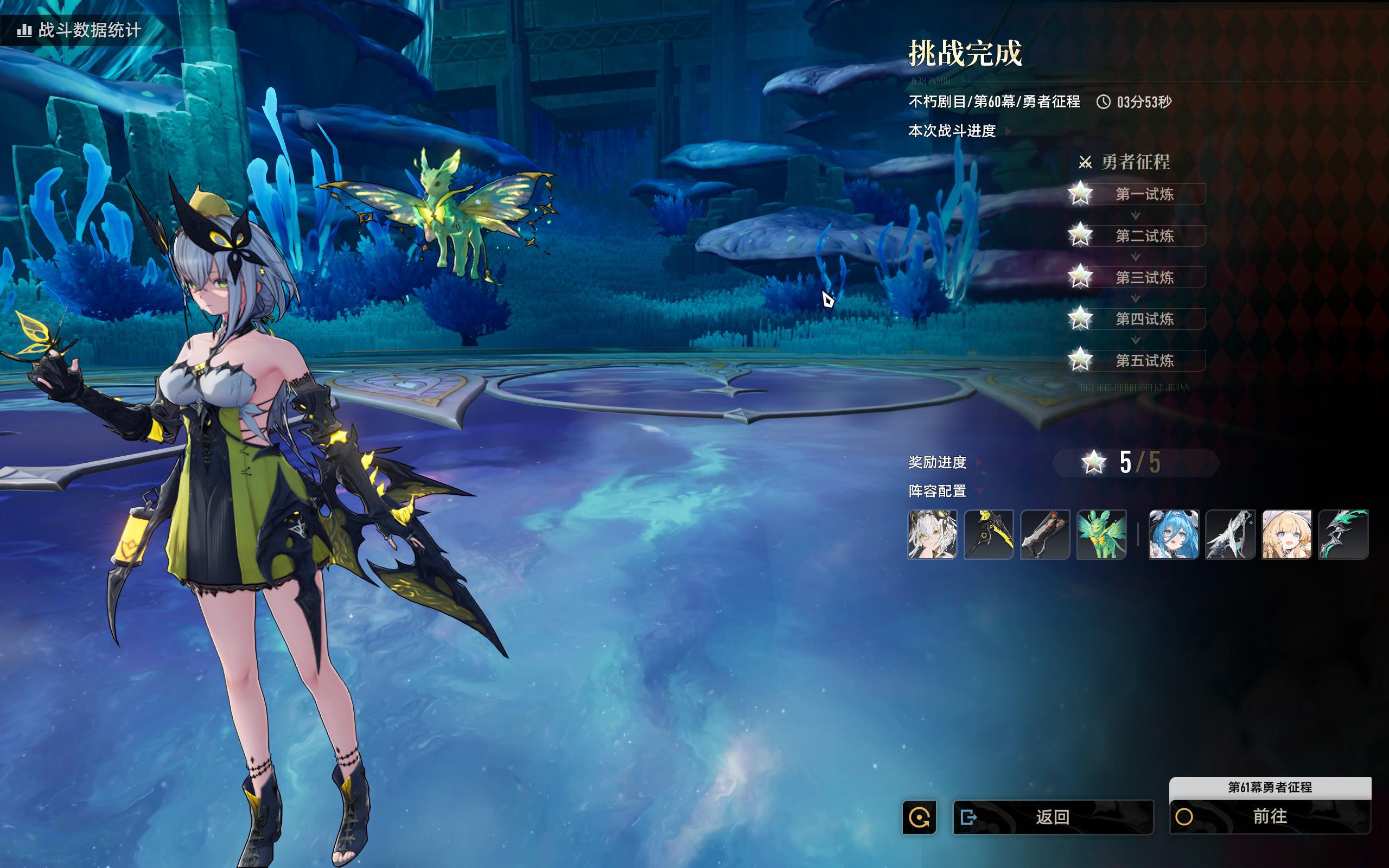Select the 第二试炼 trial row
1389x868 pixels.
click(x=1143, y=236)
